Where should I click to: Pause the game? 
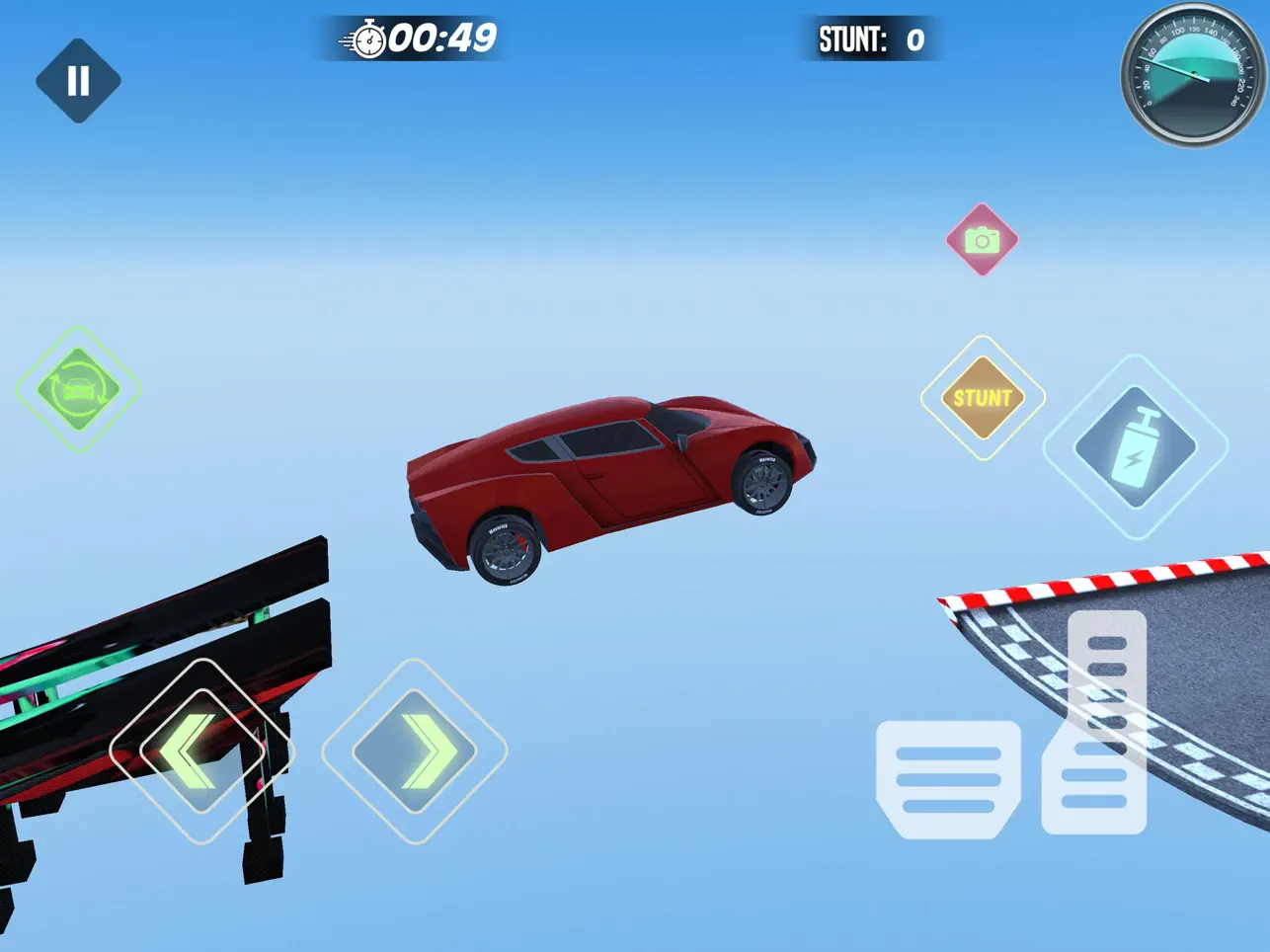pyautogui.click(x=79, y=79)
